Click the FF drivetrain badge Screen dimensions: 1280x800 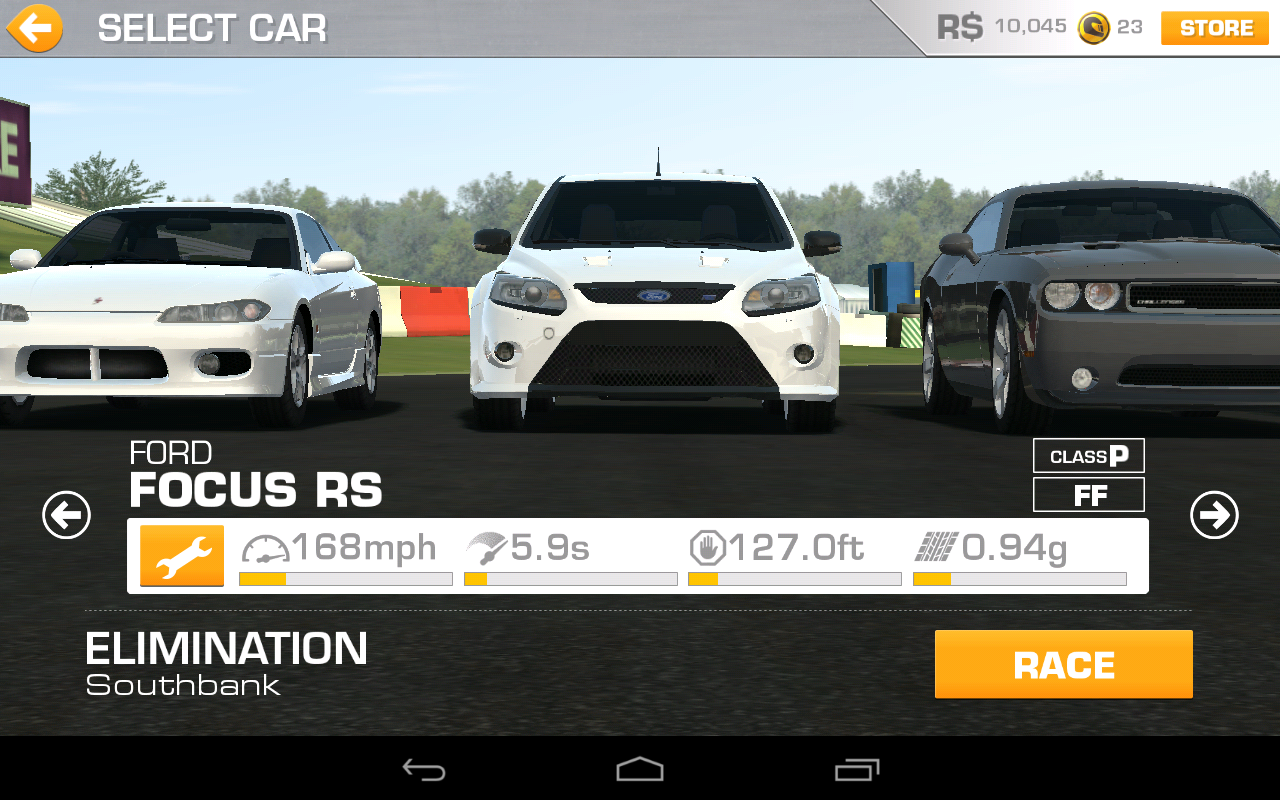[1088, 494]
